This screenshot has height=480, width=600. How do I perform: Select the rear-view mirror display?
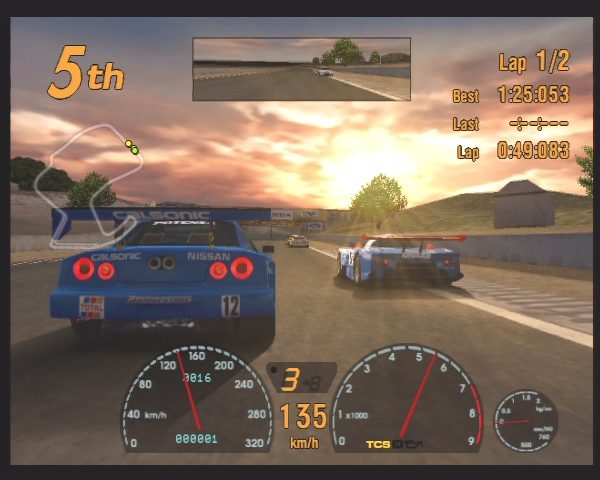(301, 69)
